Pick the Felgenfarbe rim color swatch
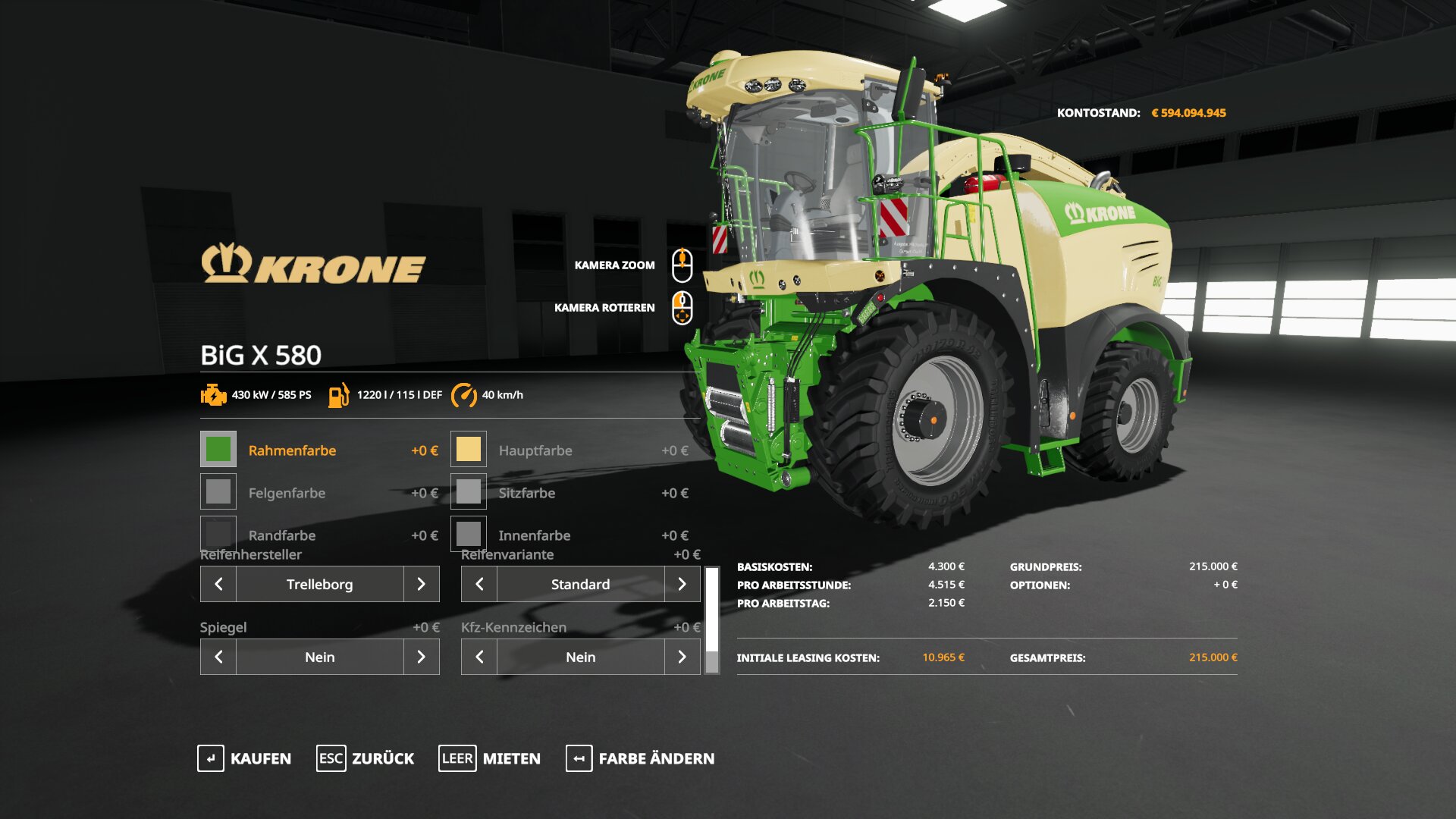This screenshot has width=1456, height=819. pos(218,492)
